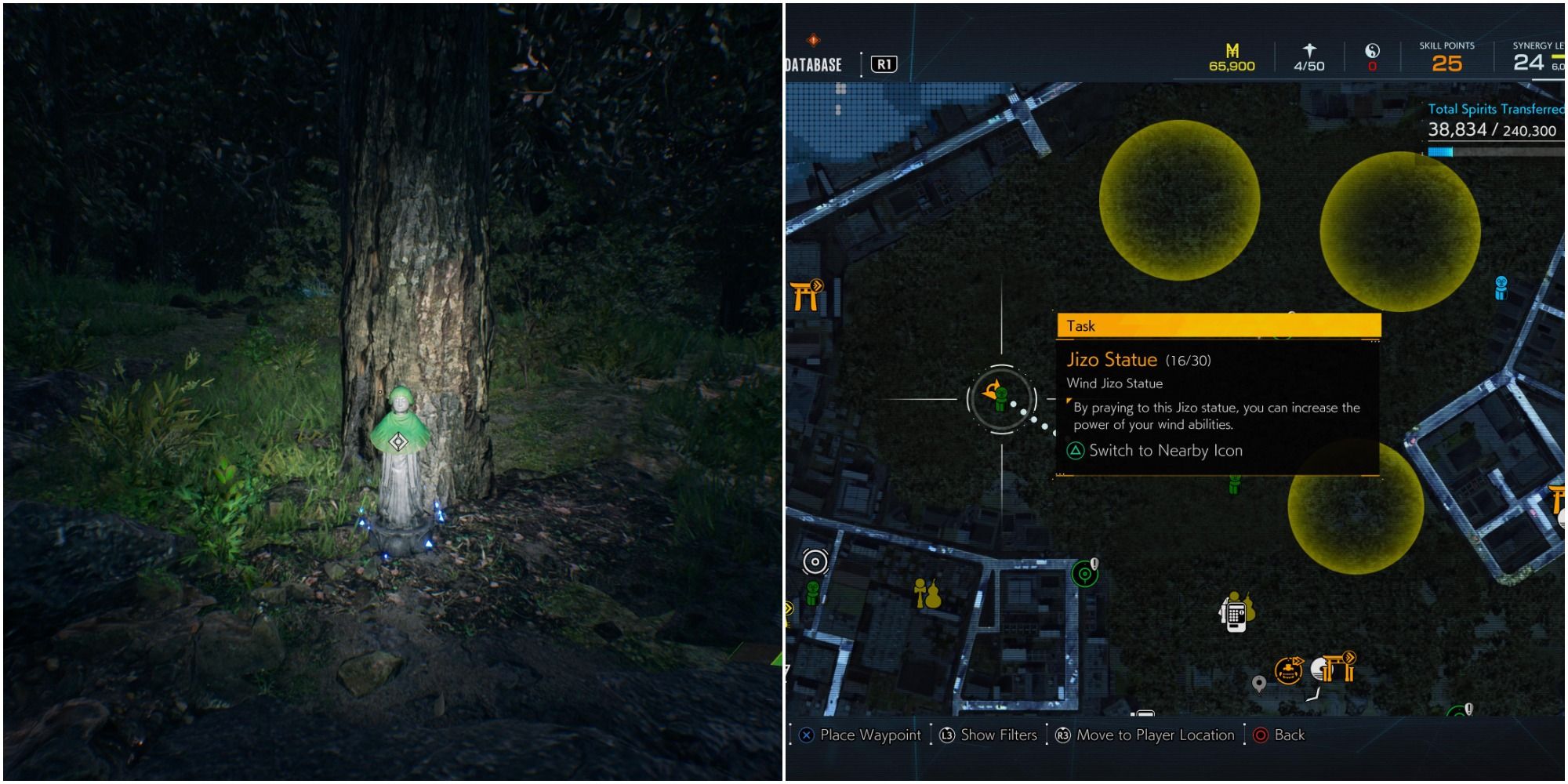This screenshot has width=1568, height=784.
Task: Click the white concentric circle defilement icon
Action: 814,560
